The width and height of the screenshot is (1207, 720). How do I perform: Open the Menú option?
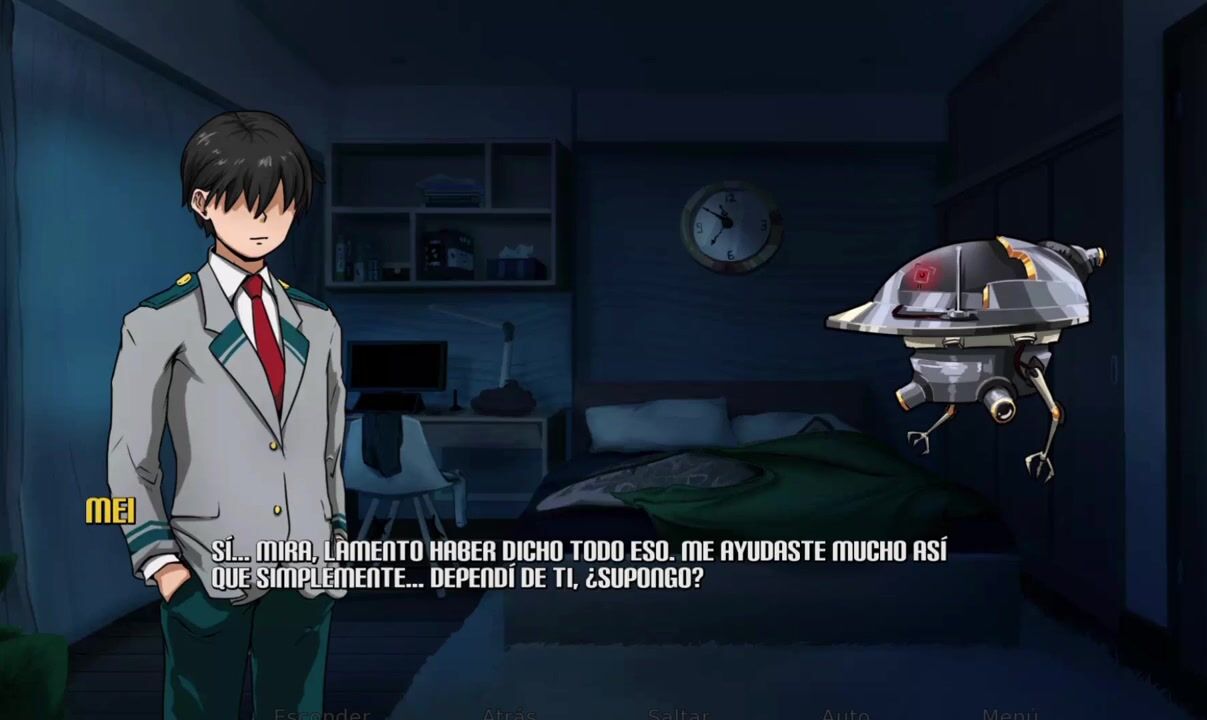point(1010,714)
